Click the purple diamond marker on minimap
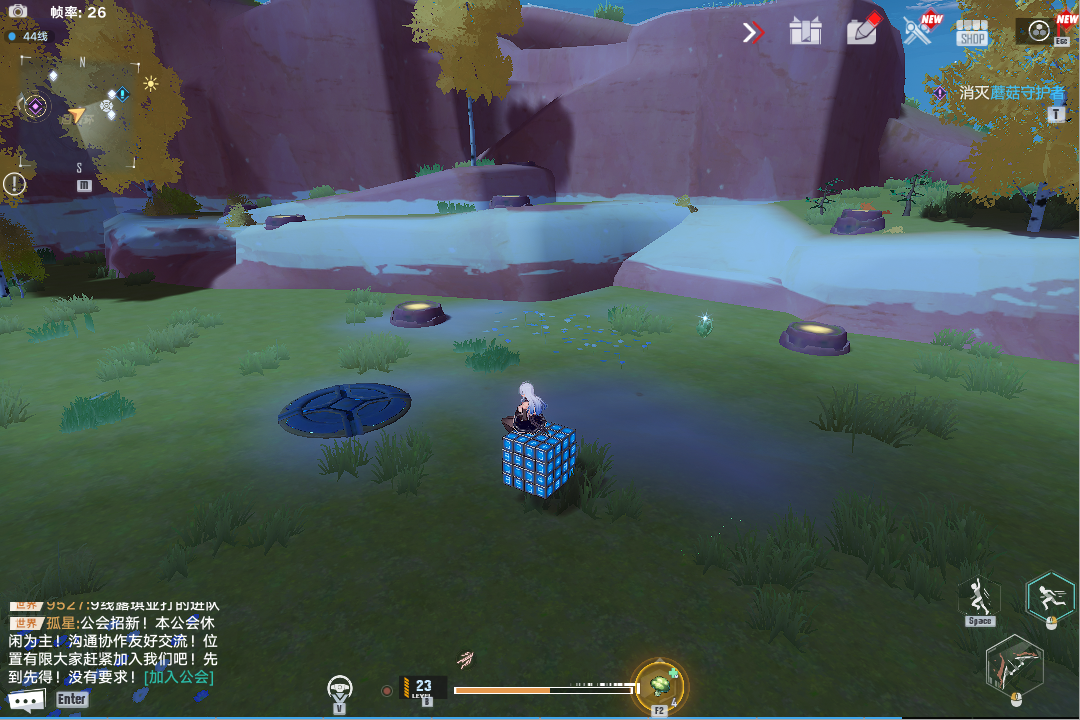 35,105
